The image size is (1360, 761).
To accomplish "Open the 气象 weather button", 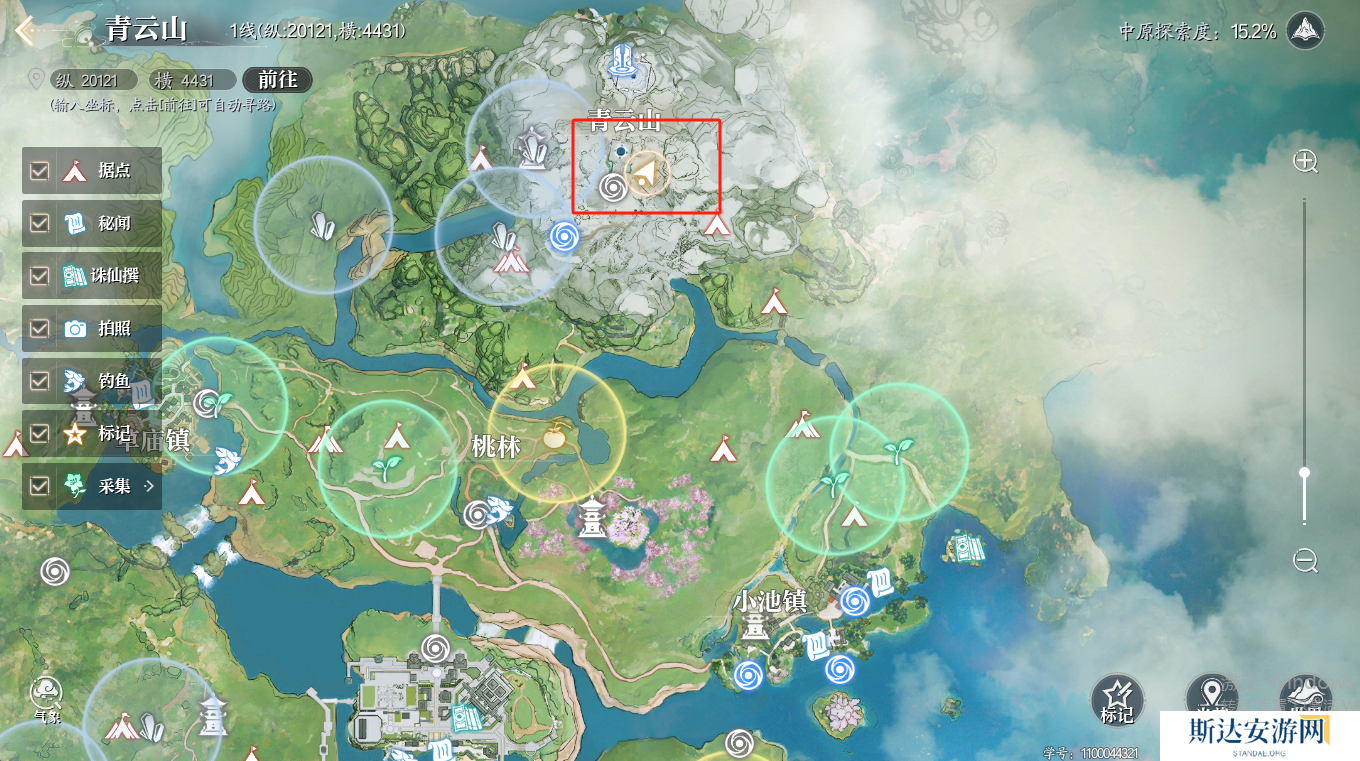I will coord(47,695).
